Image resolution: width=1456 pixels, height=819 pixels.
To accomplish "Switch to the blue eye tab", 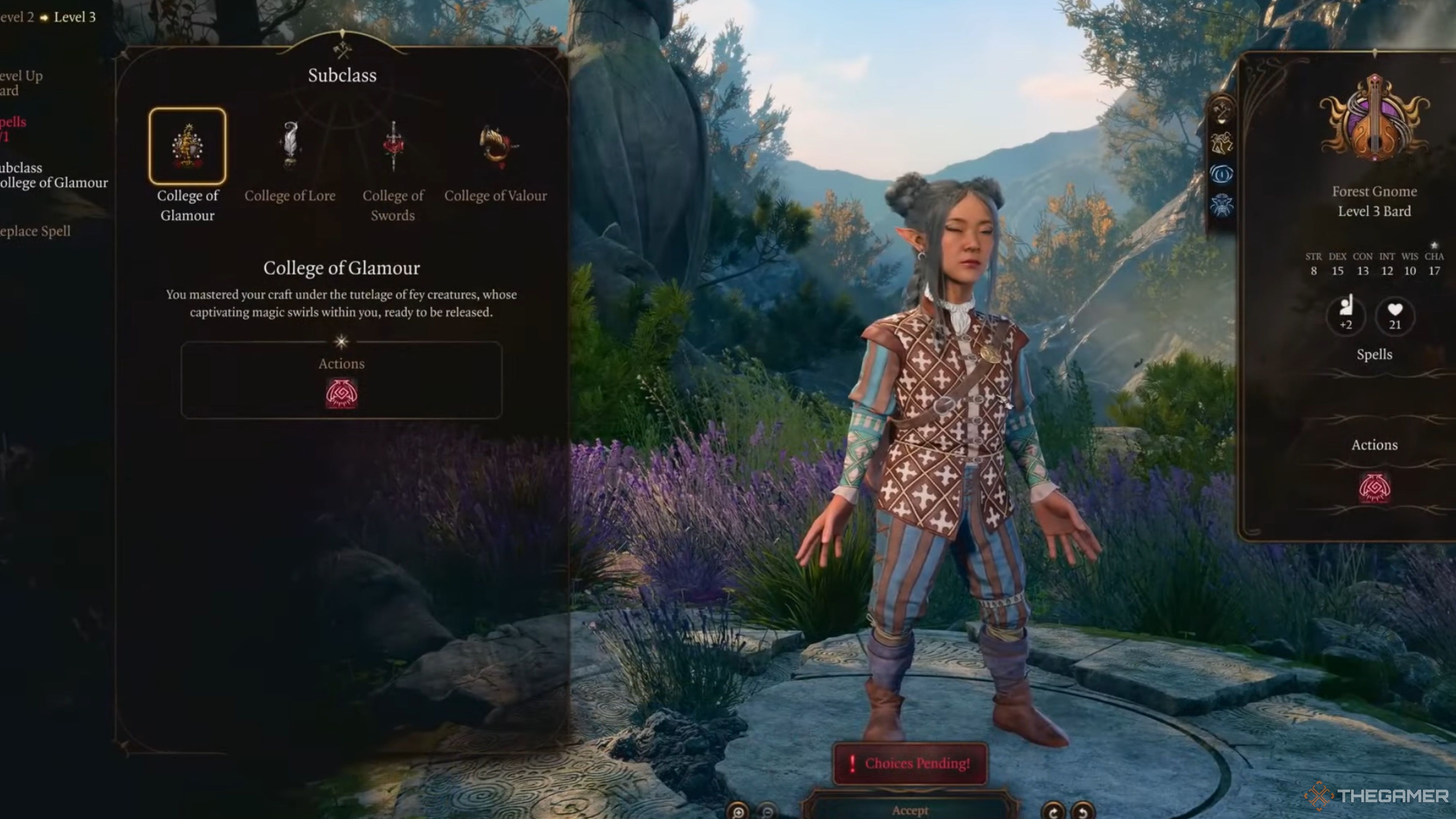I will click(1222, 174).
